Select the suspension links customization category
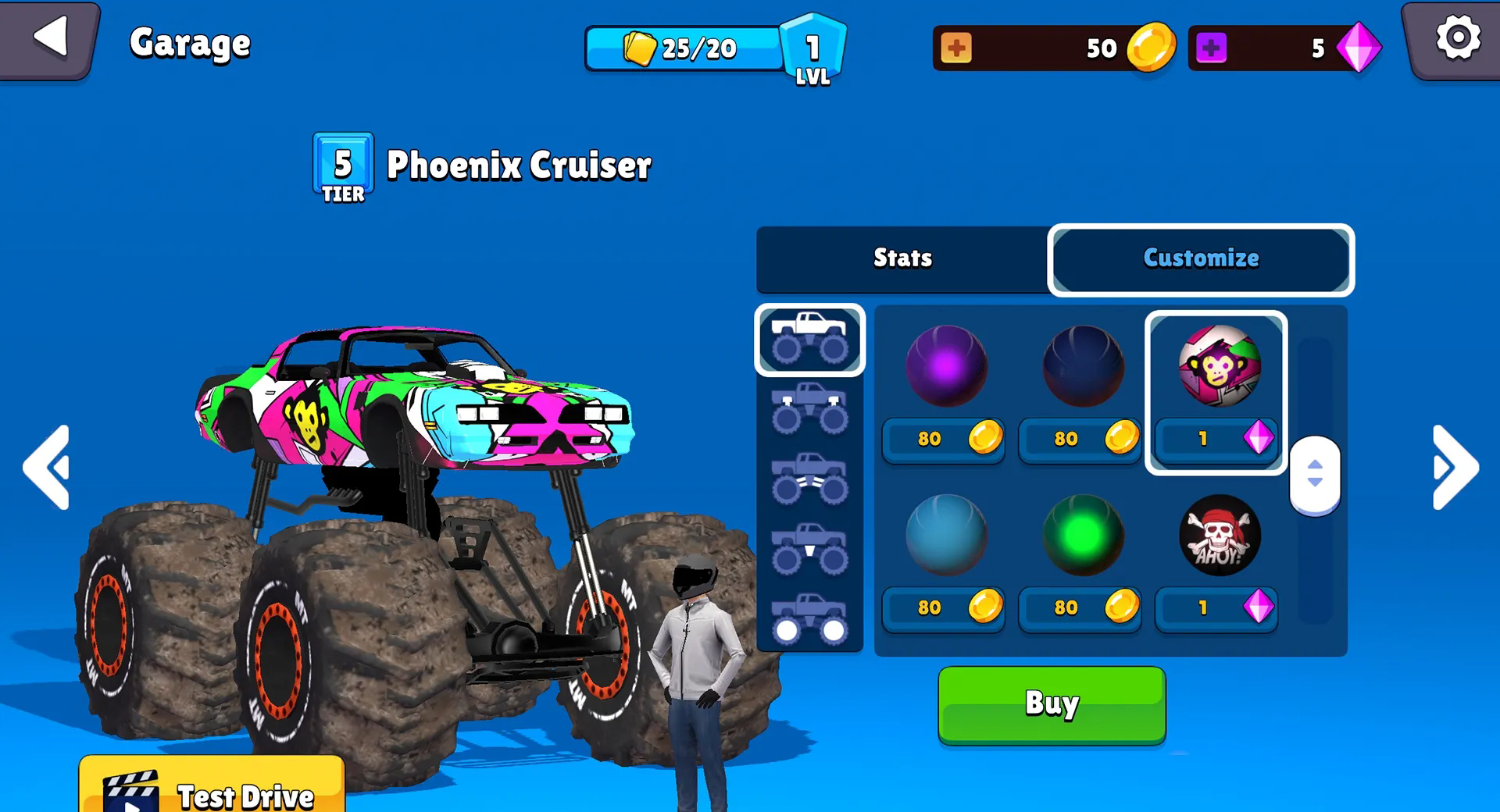Screen dimensions: 1500x812 [x=809, y=479]
